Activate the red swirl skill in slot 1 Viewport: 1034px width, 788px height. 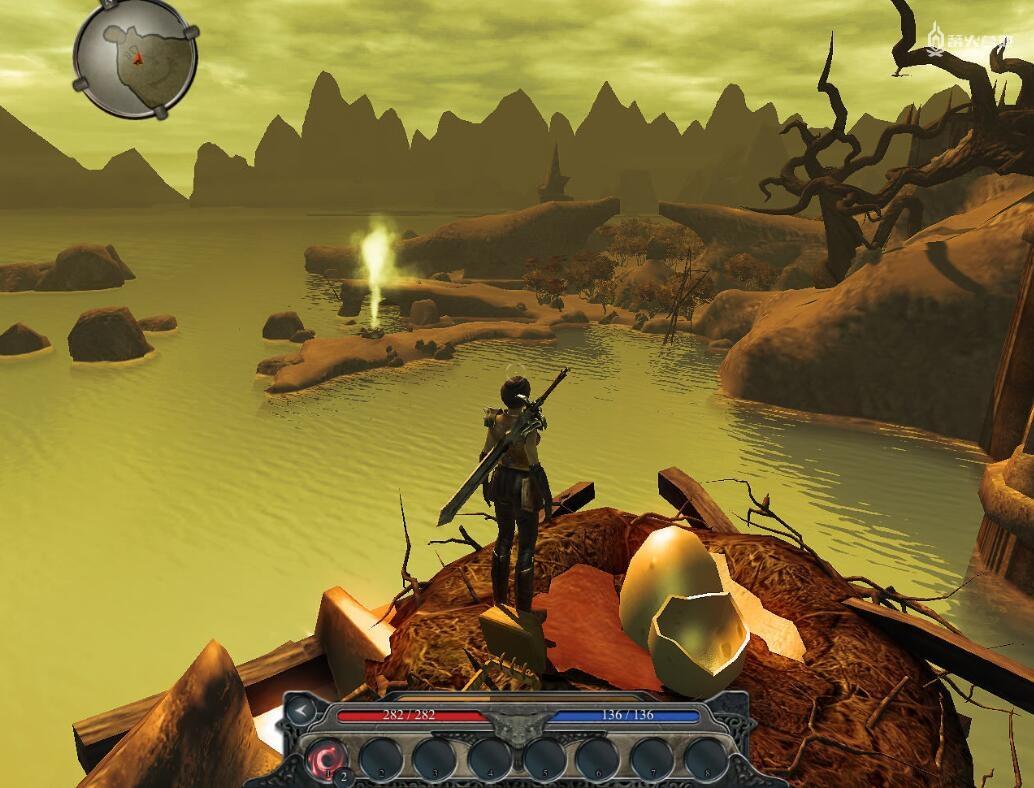tap(327, 758)
